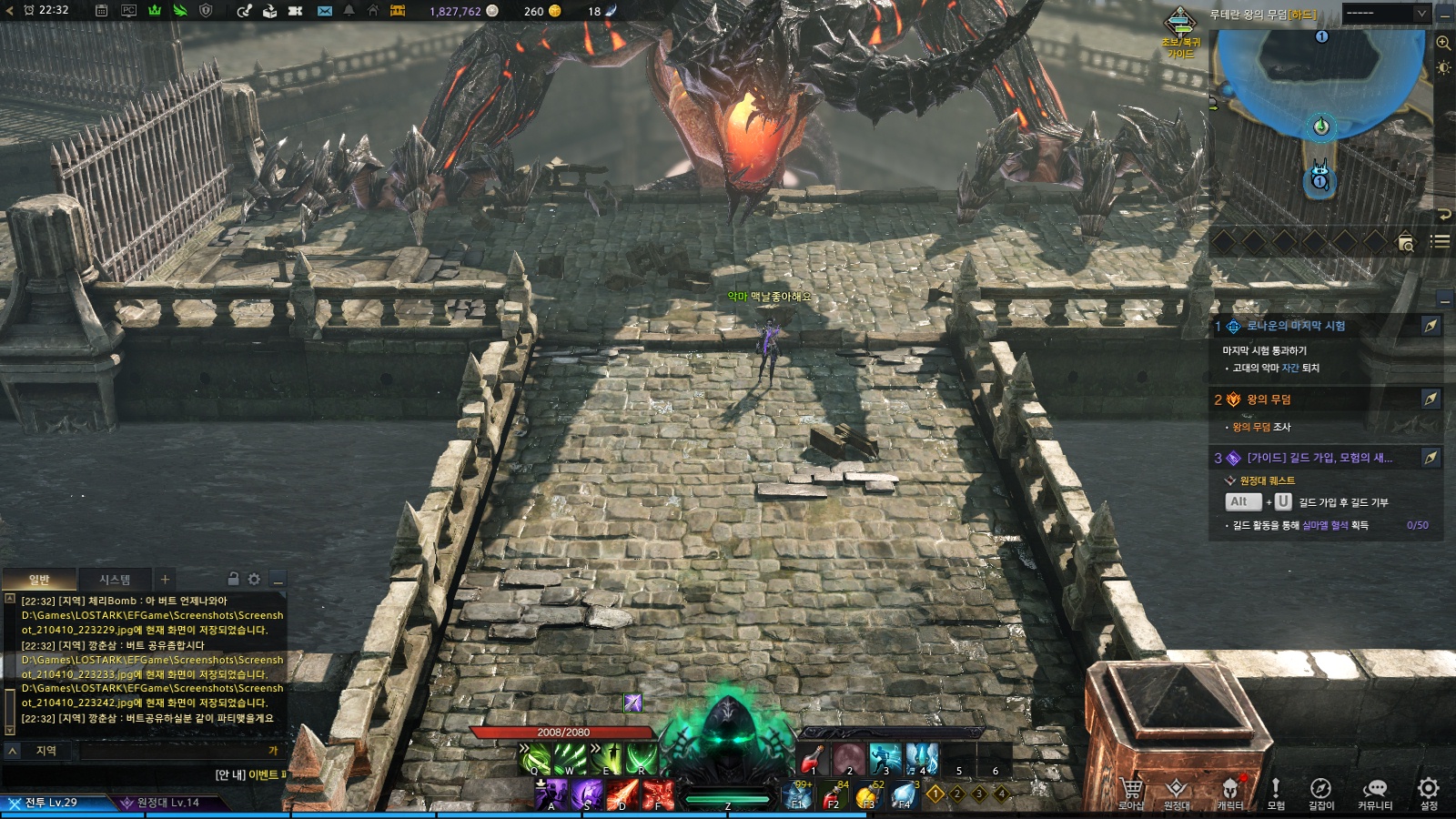The height and width of the screenshot is (819, 1456).
Task: Open the 캐릭터 helmet menu
Action: point(1230,792)
